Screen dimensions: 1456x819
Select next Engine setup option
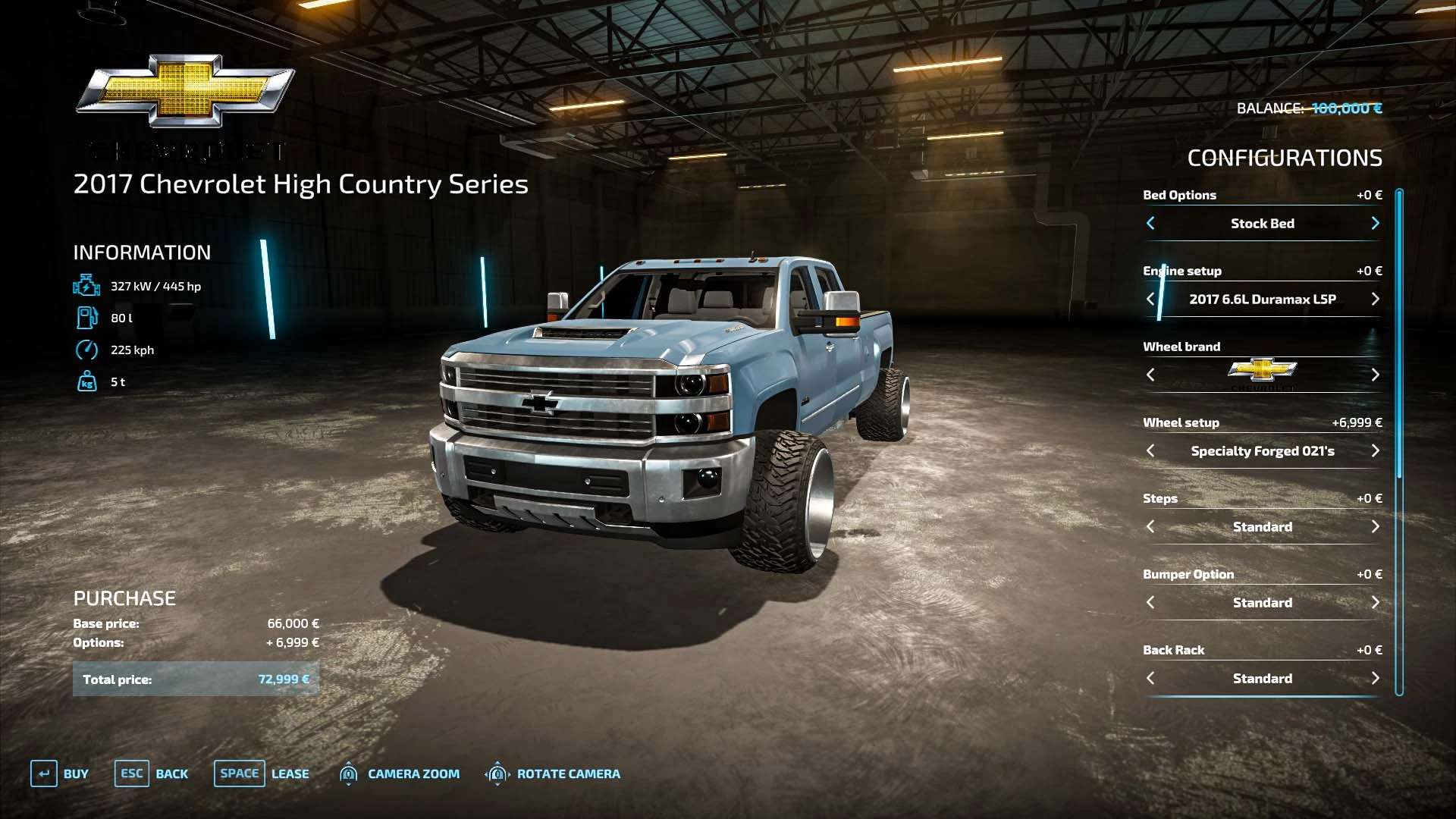tap(1375, 299)
